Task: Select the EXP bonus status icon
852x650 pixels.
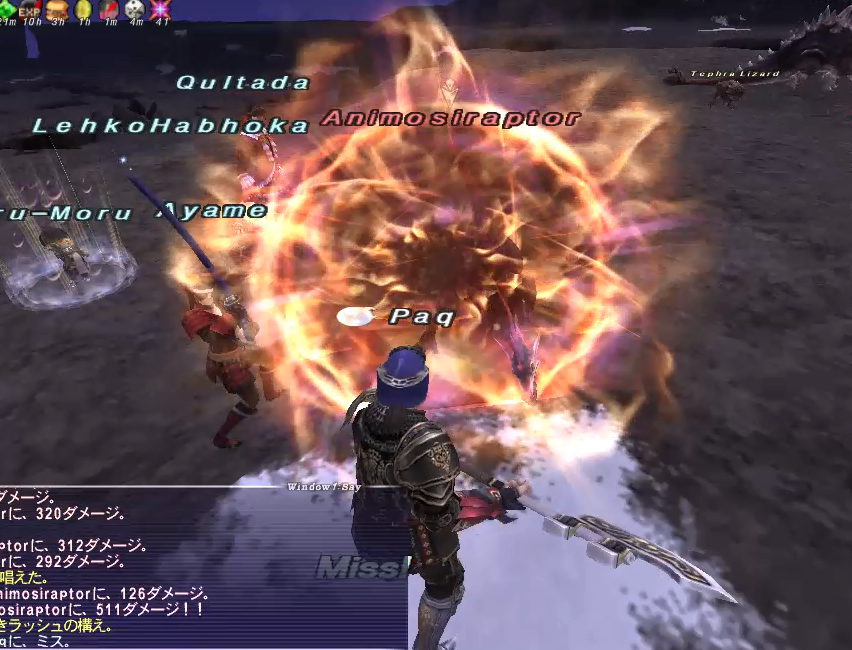Action: click(x=30, y=9)
